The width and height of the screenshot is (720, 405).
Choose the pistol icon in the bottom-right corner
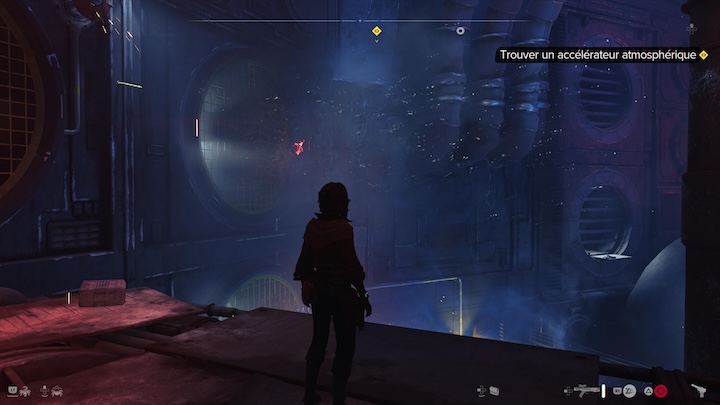point(700,388)
